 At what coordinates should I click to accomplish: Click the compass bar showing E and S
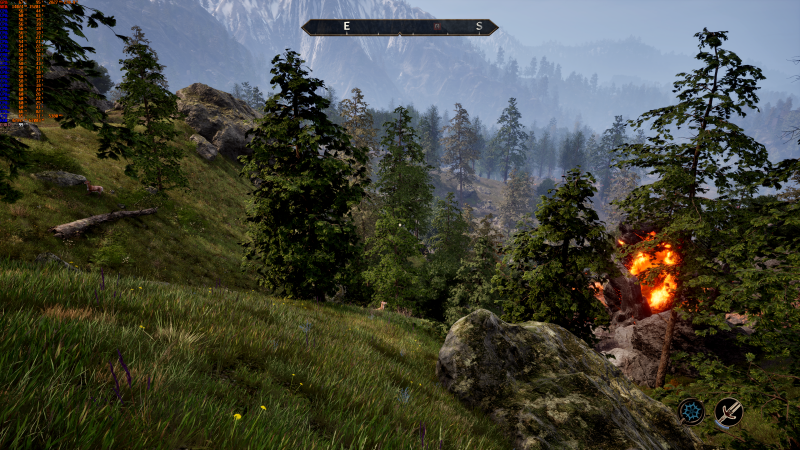[x=400, y=27]
